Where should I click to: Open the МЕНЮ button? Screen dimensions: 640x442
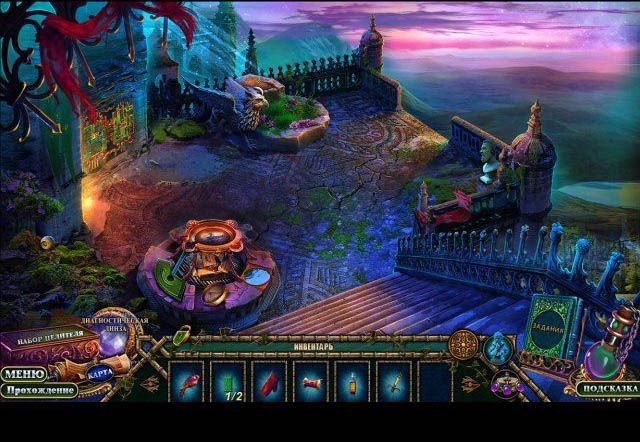pyautogui.click(x=22, y=374)
